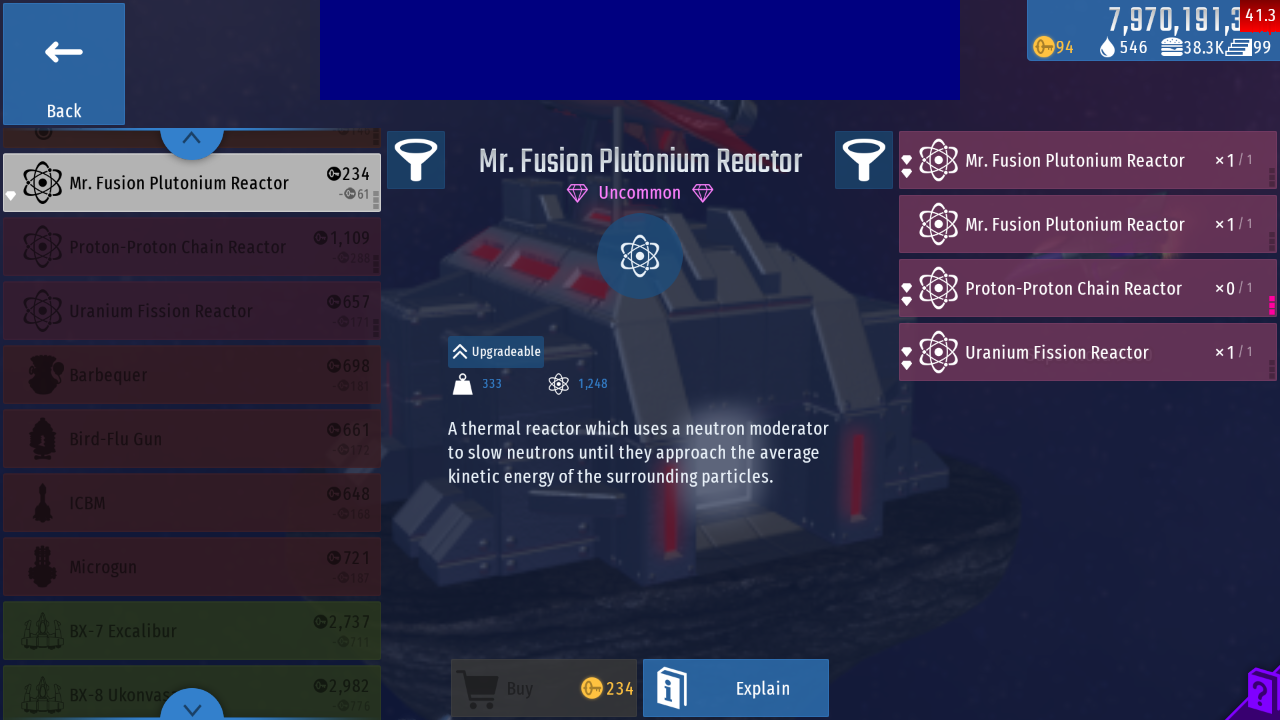Buy the reactor for 234 coins
Viewport: 1280px width, 720px height.
click(x=544, y=688)
